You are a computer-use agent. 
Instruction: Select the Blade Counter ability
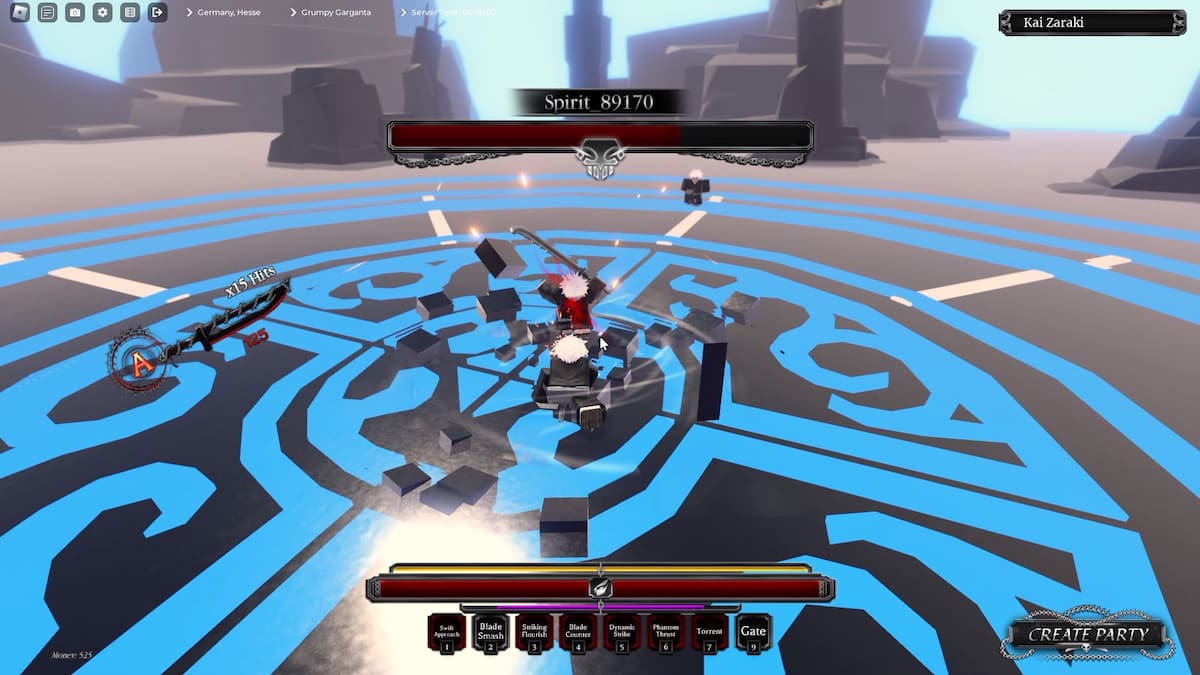click(x=578, y=632)
